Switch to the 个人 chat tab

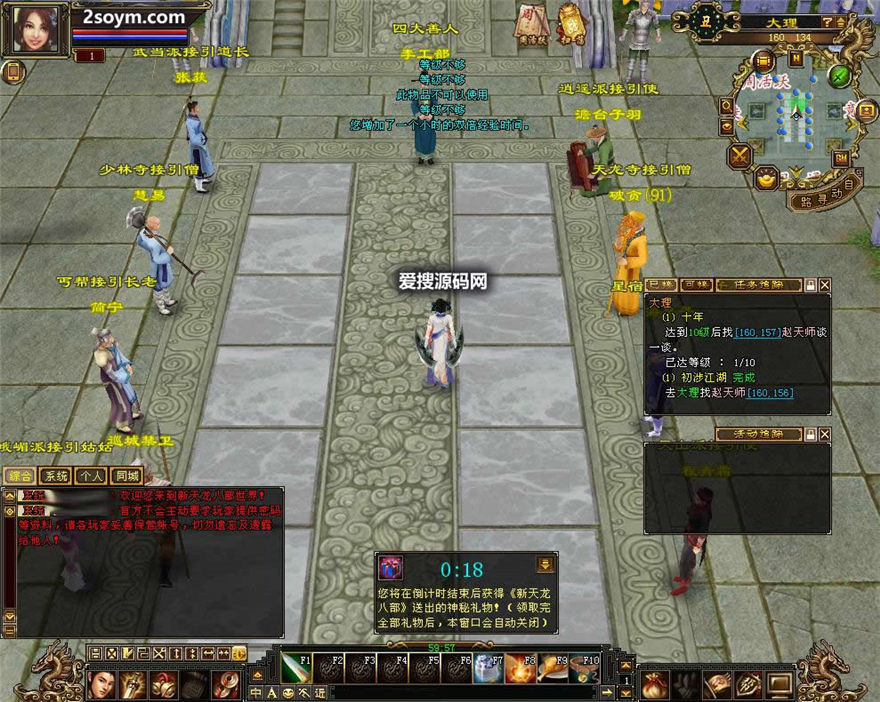coord(90,476)
